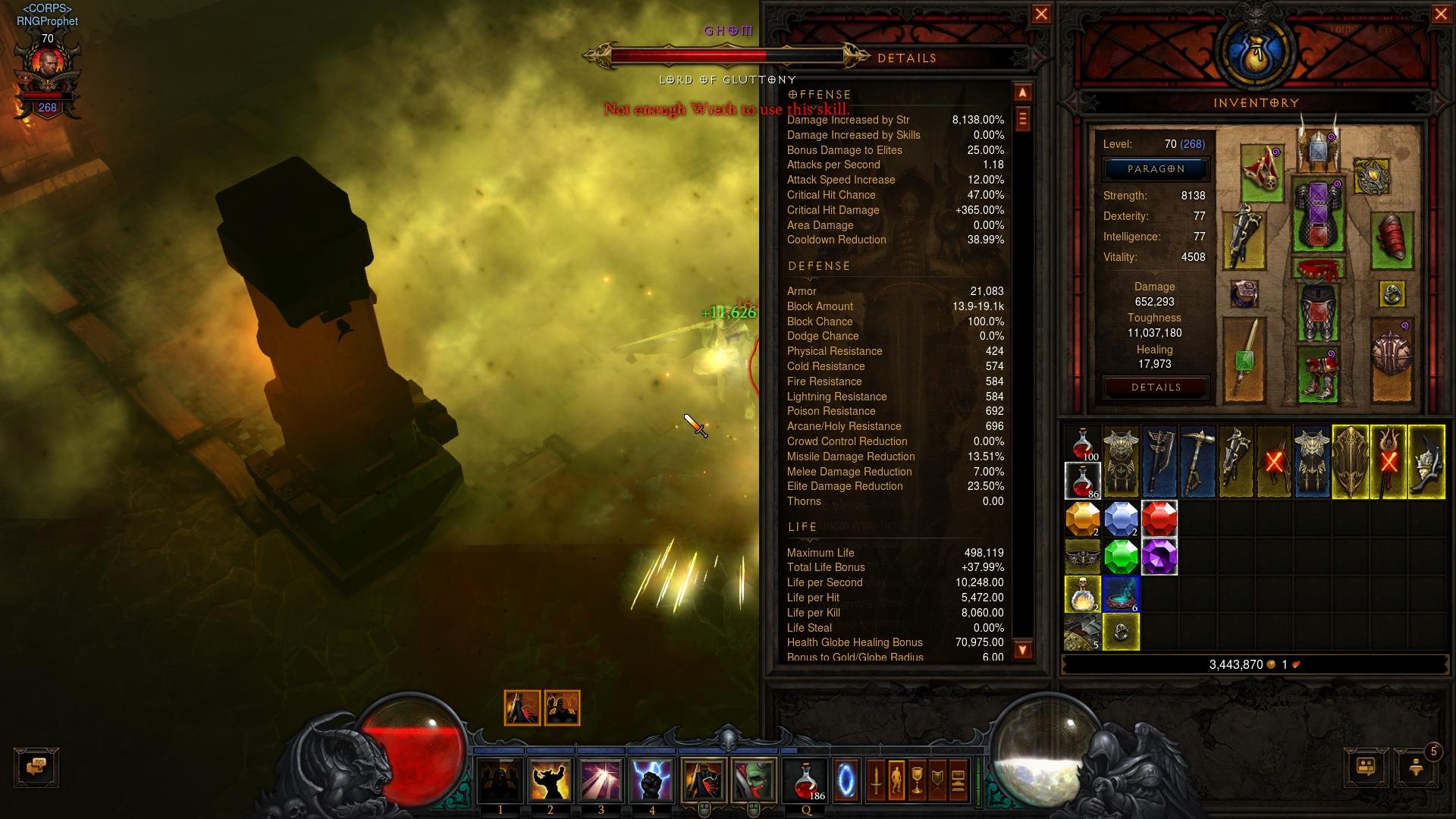1456x819 pixels.
Task: Open the Paragon points panel
Action: (x=1156, y=169)
